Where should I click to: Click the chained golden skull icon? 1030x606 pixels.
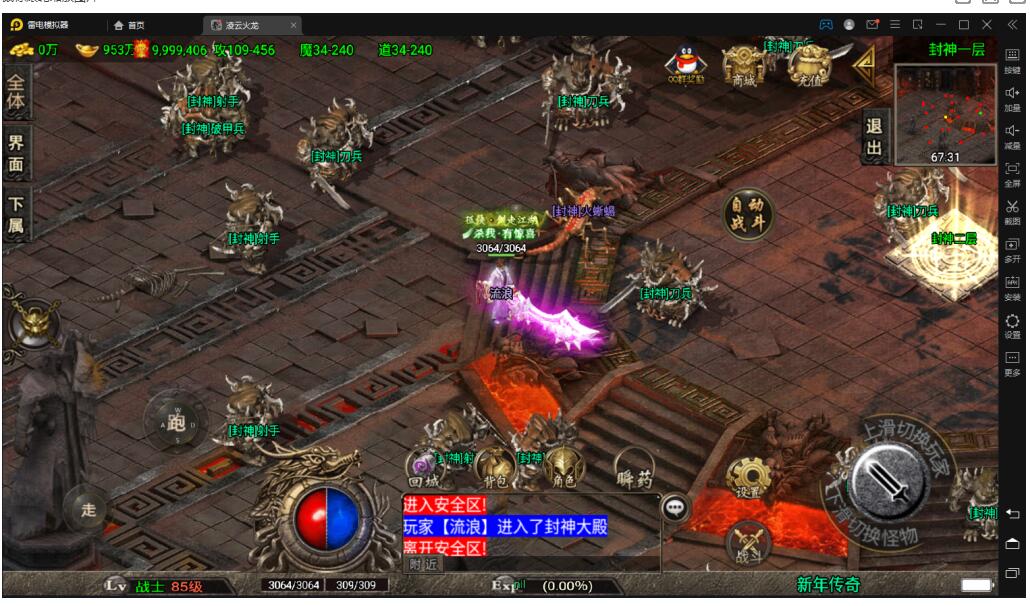tap(34, 321)
